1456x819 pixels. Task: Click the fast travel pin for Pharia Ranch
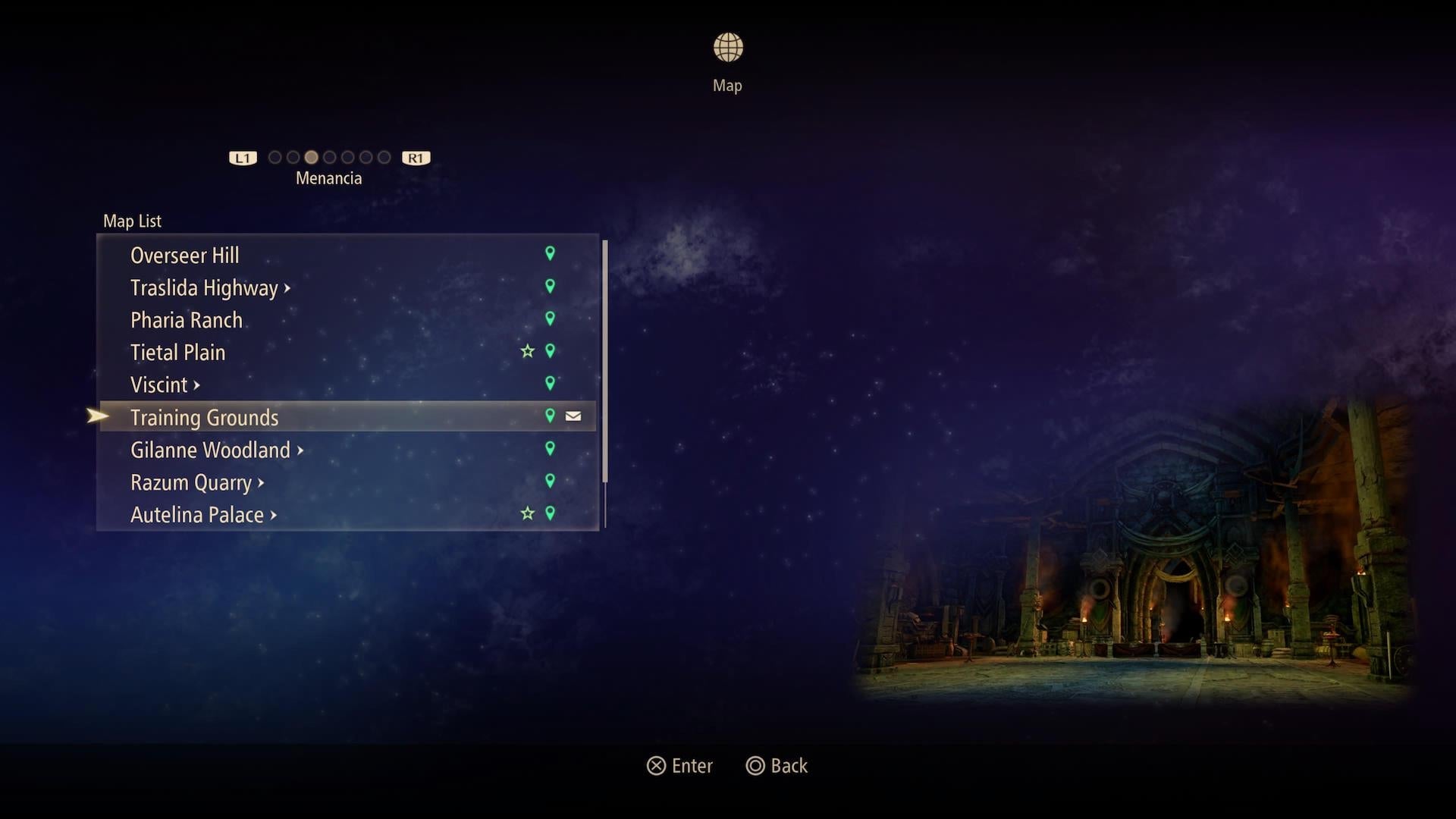coord(551,318)
